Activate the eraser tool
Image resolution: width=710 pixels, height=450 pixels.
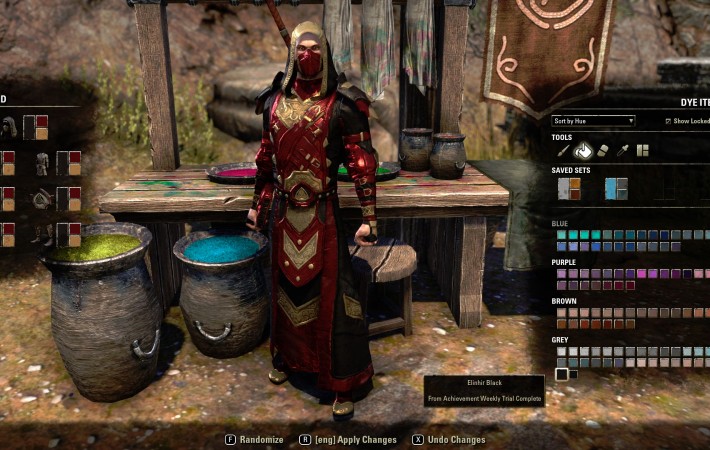(603, 151)
